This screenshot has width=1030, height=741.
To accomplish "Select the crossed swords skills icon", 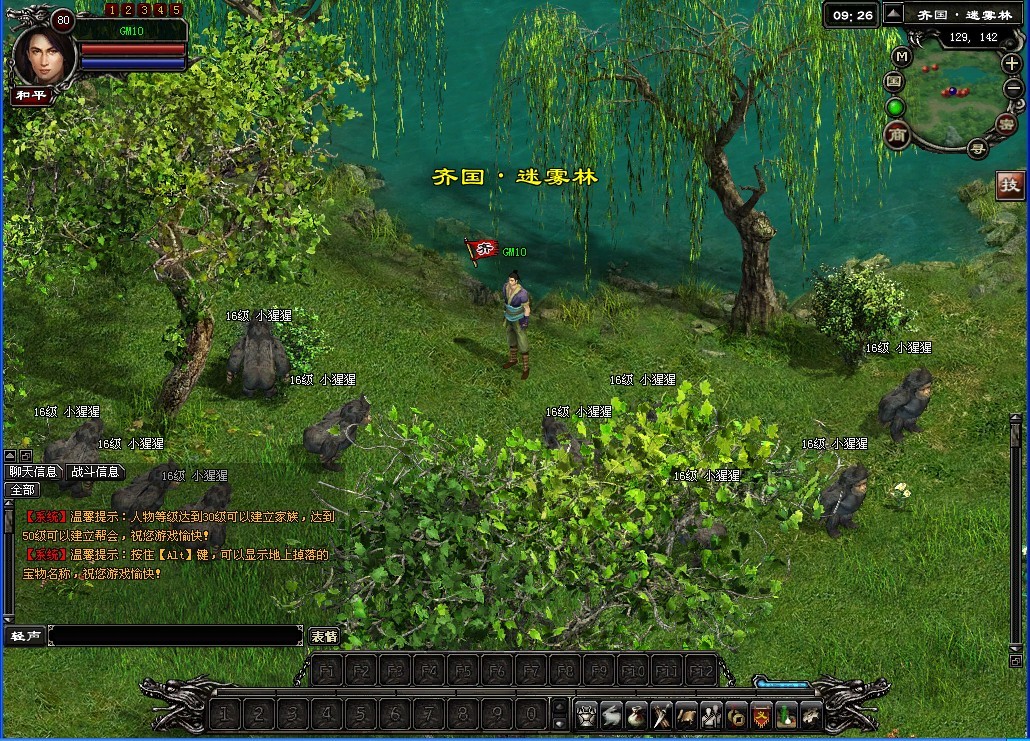I will [661, 714].
